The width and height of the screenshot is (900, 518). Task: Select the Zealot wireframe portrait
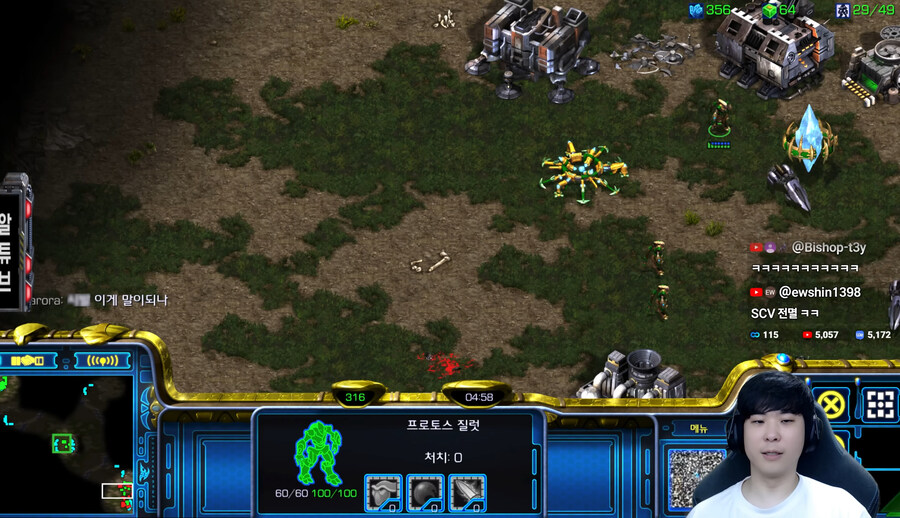(x=320, y=452)
